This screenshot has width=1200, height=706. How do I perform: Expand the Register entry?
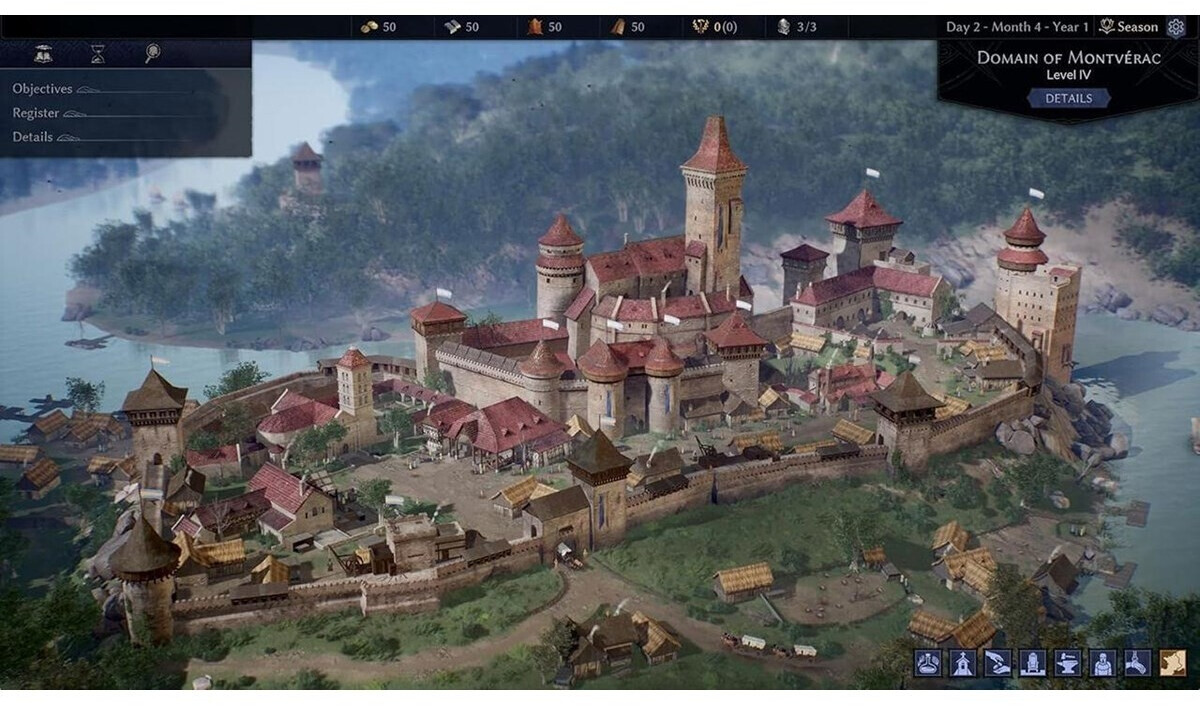(36, 113)
